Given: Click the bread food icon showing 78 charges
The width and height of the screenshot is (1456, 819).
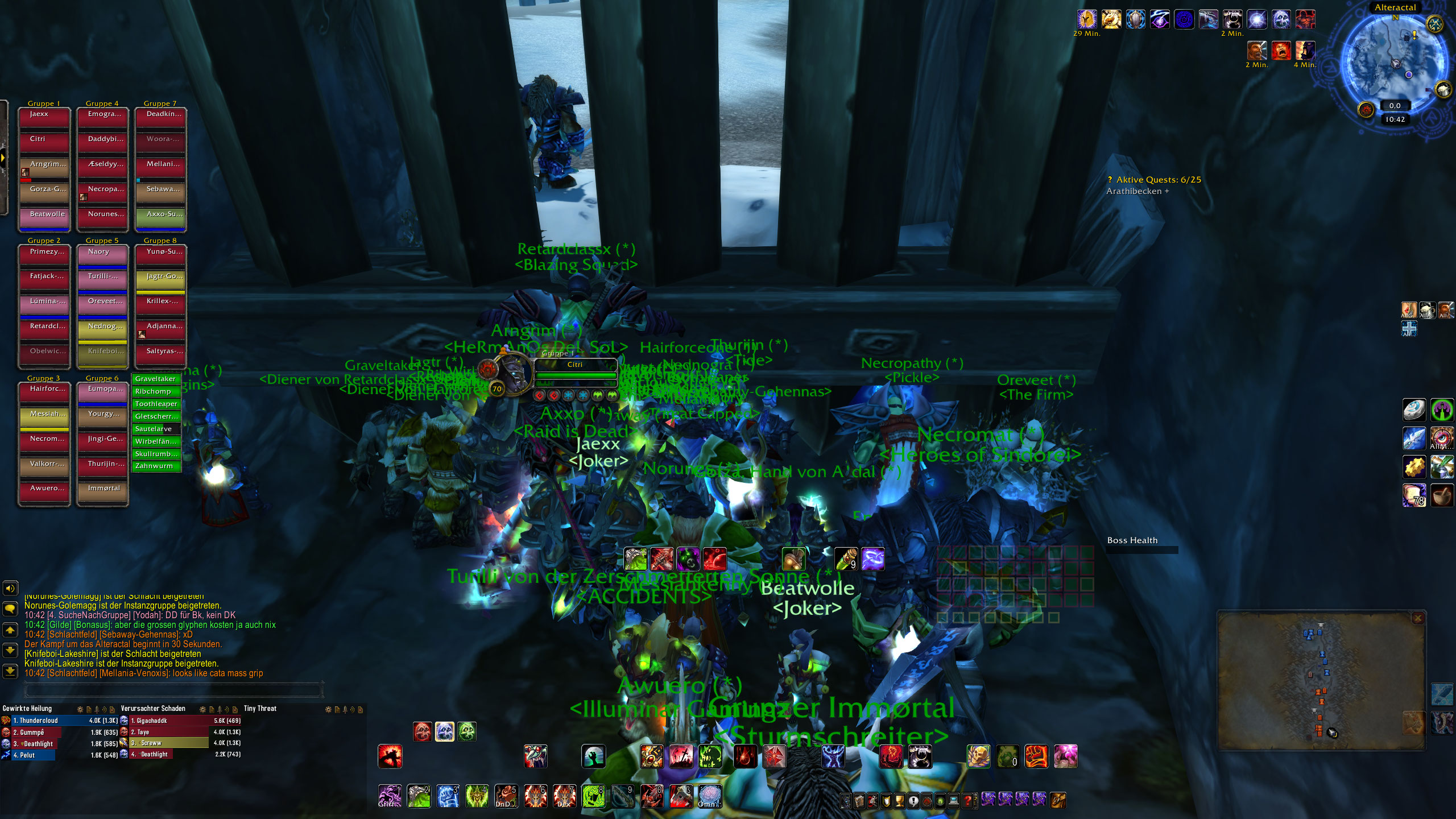Looking at the screenshot, I should [x=1414, y=496].
